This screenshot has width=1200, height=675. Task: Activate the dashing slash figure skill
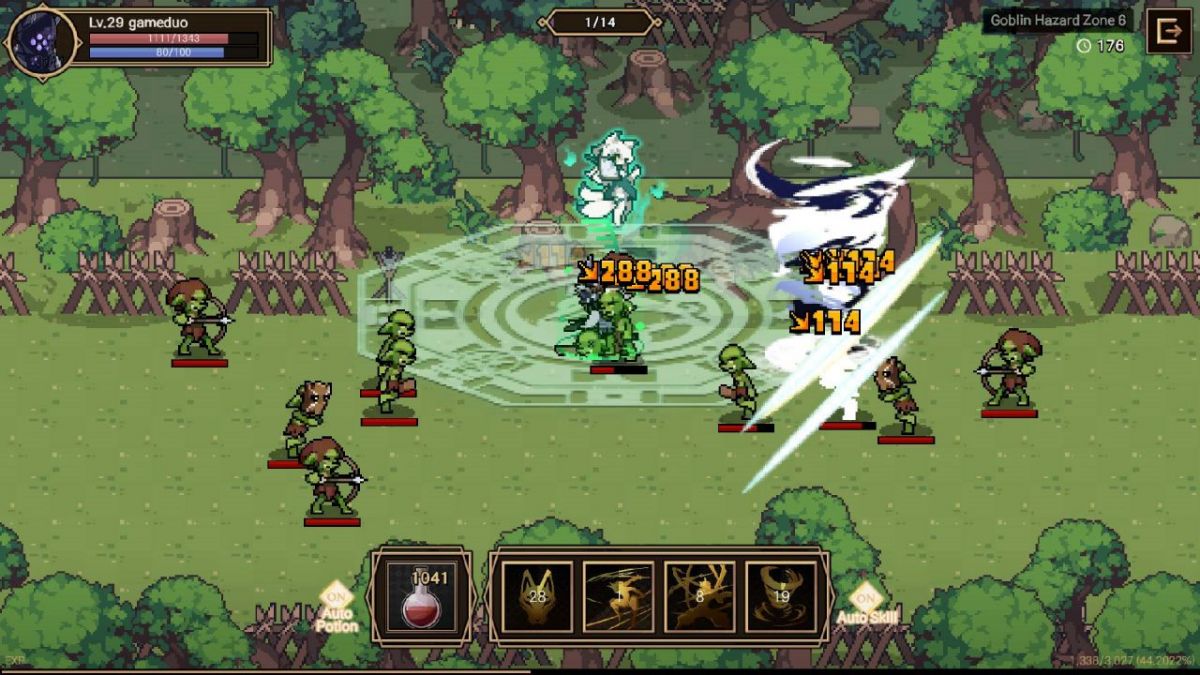coord(618,597)
